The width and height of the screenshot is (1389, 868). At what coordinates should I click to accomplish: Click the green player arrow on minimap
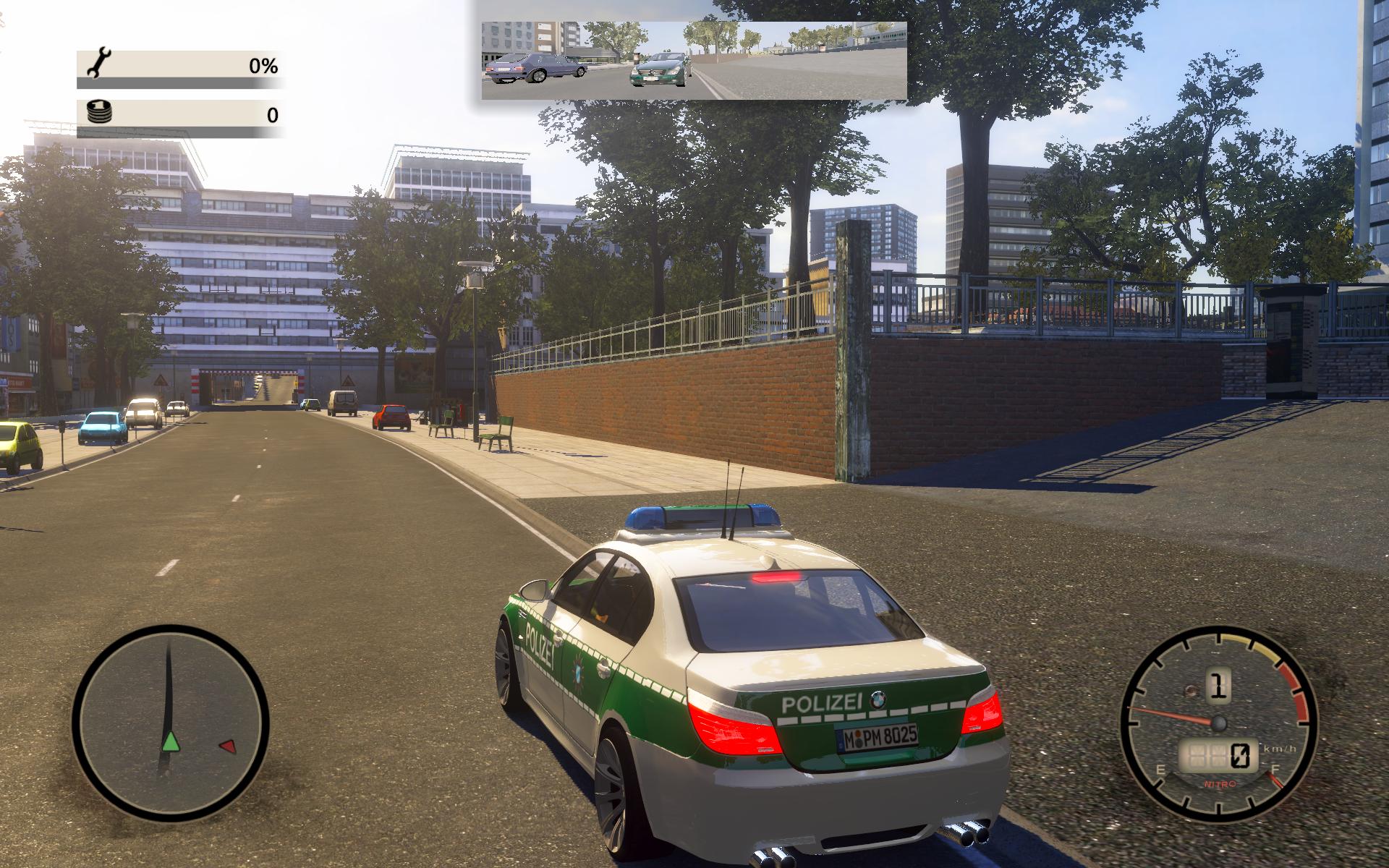point(170,741)
